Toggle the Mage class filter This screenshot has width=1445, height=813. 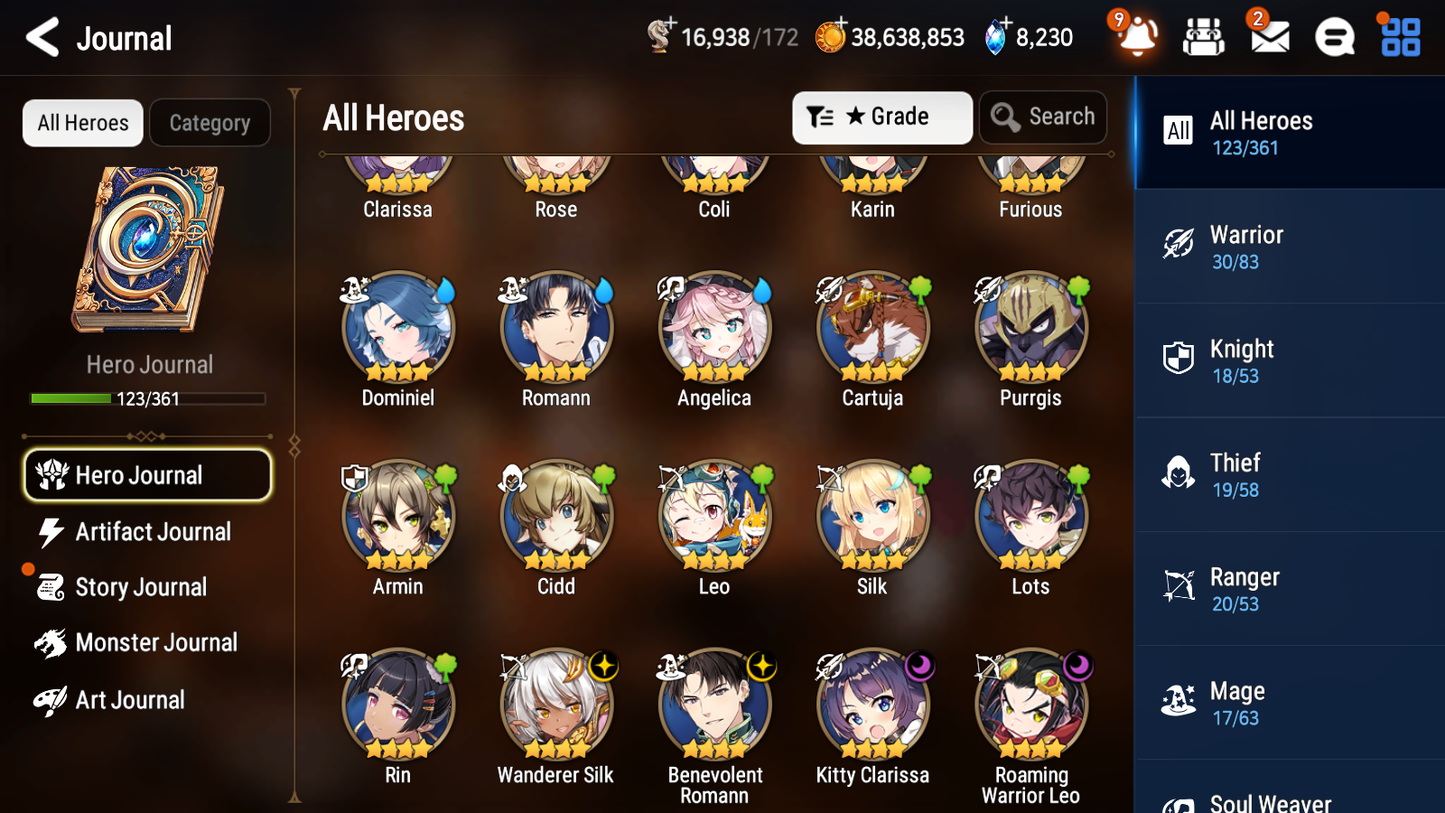click(1289, 701)
